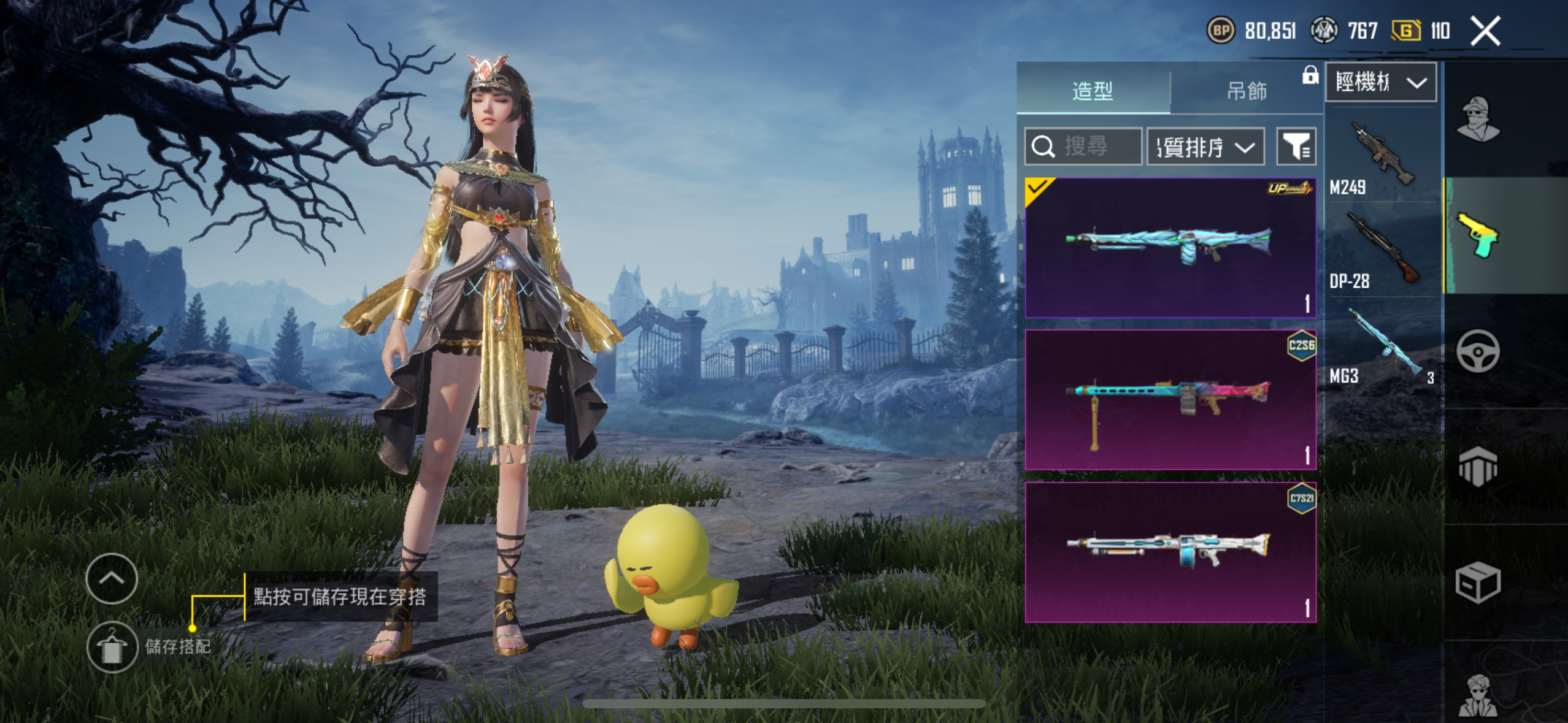Open the 吊飾 charms tab
The height and width of the screenshot is (723, 1568).
(1246, 90)
